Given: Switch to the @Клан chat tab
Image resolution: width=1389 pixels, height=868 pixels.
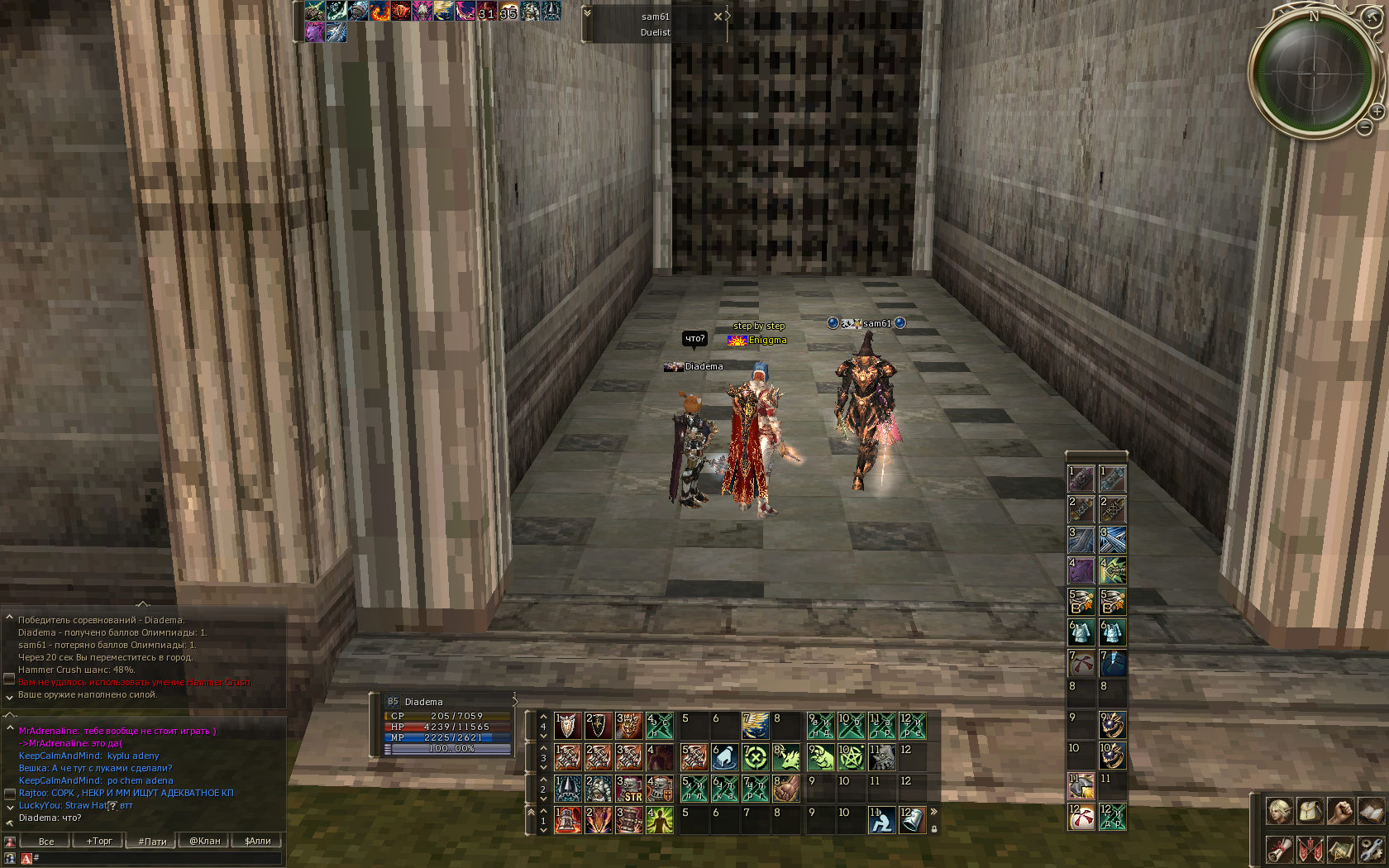Looking at the screenshot, I should (205, 841).
